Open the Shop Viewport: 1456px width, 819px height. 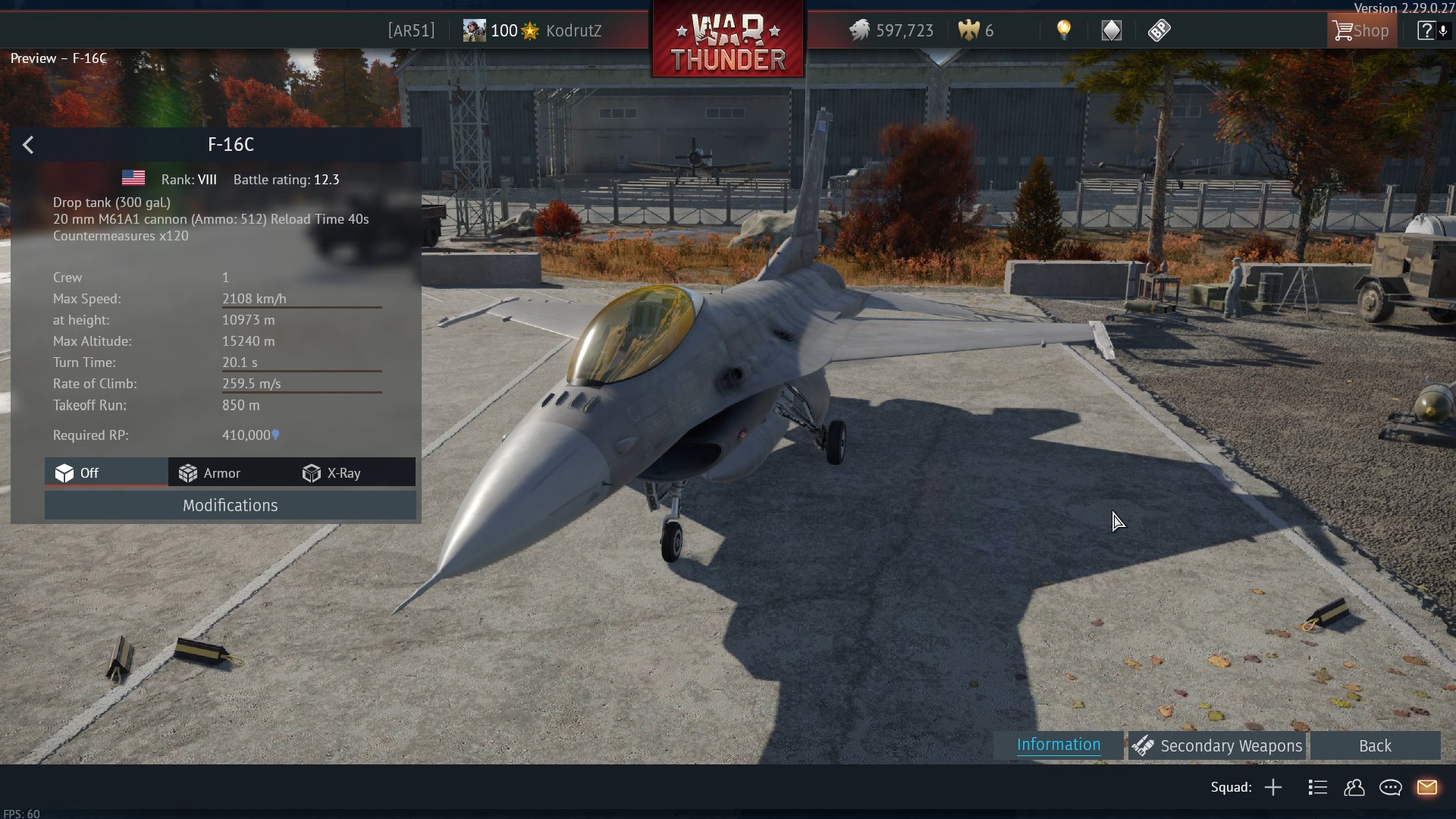[x=1361, y=31]
